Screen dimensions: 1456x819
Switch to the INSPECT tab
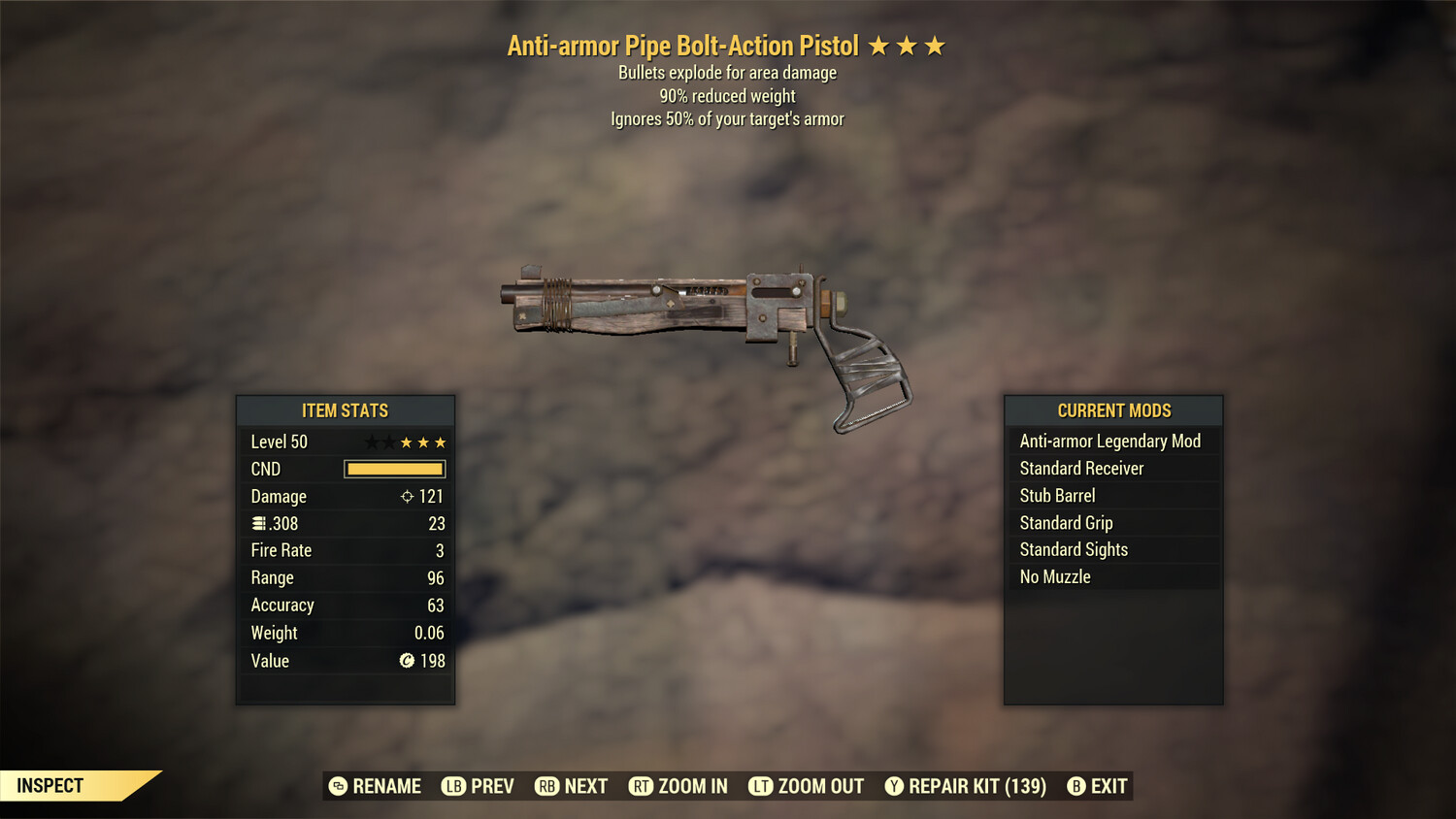49,785
